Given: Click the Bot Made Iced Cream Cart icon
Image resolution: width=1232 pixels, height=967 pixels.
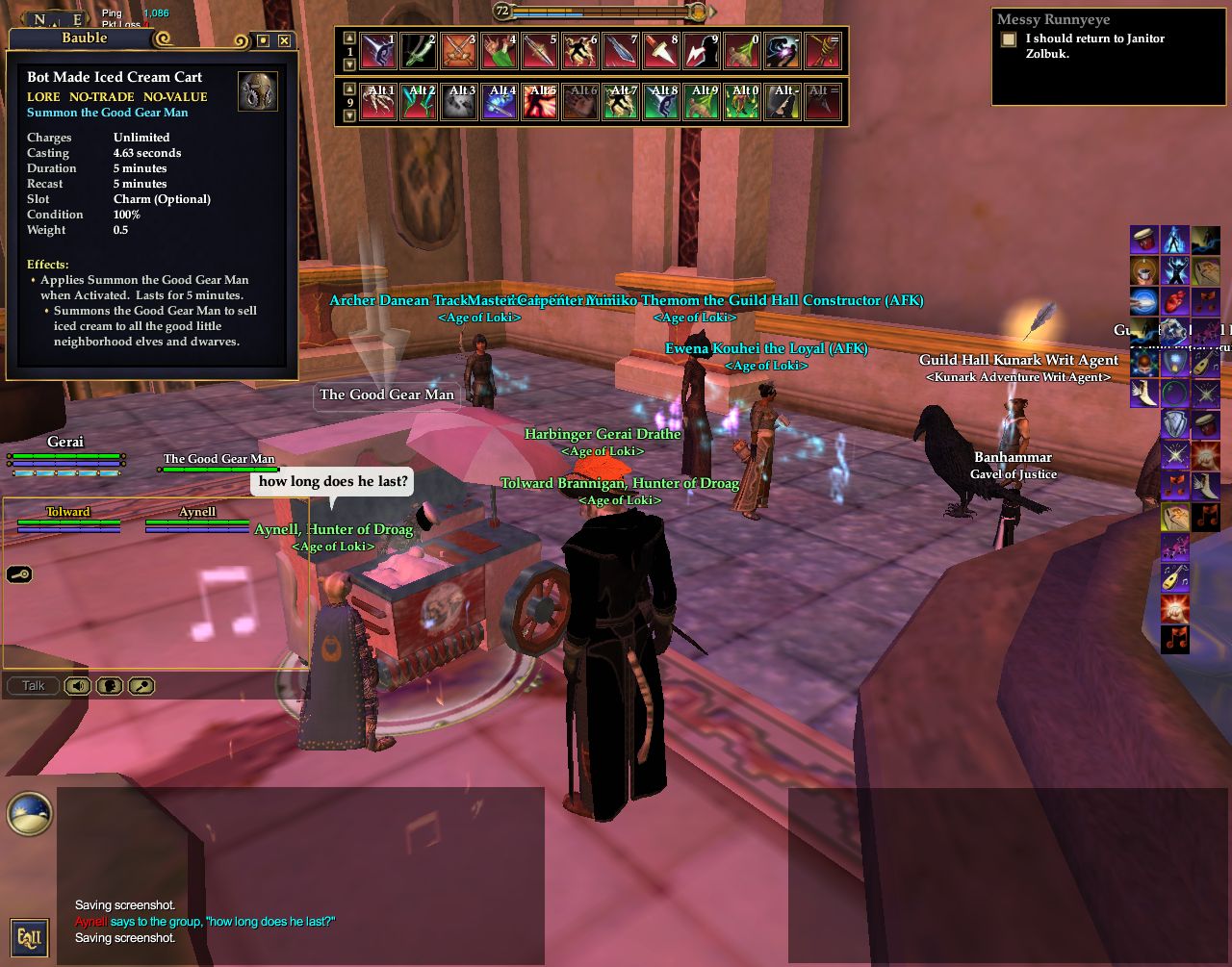Looking at the screenshot, I should [257, 90].
